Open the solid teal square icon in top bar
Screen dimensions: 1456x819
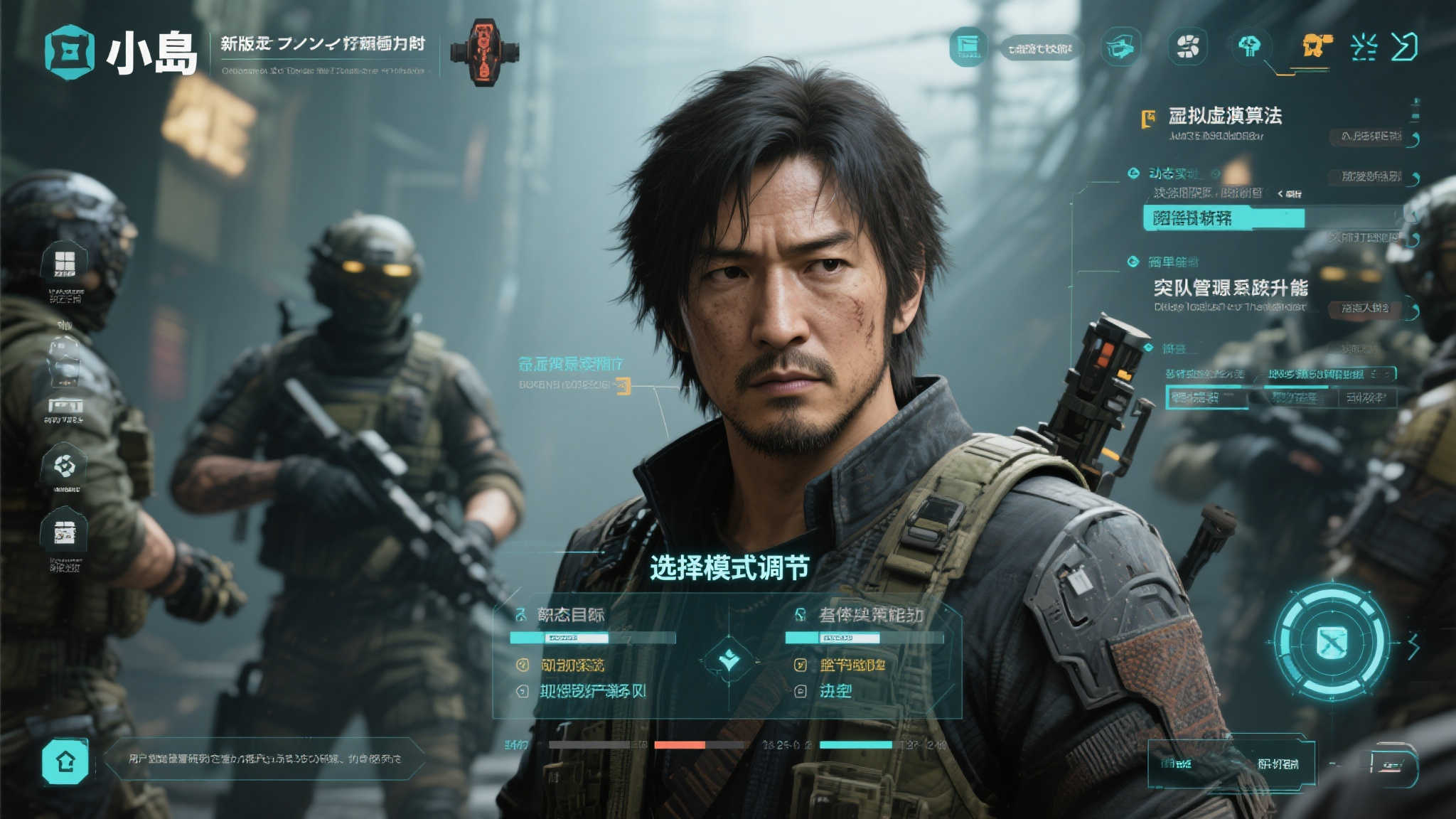point(968,47)
